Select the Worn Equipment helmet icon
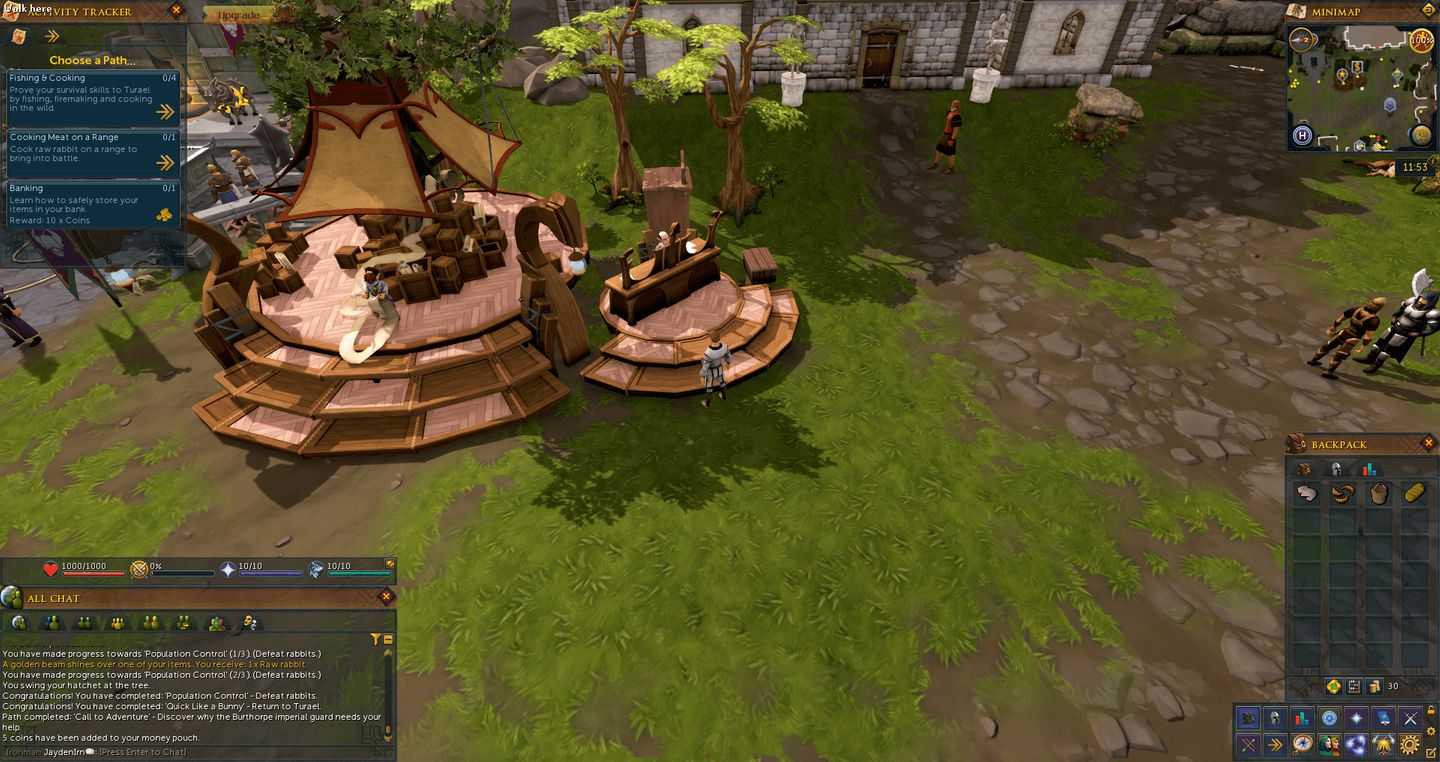 (x=1273, y=716)
